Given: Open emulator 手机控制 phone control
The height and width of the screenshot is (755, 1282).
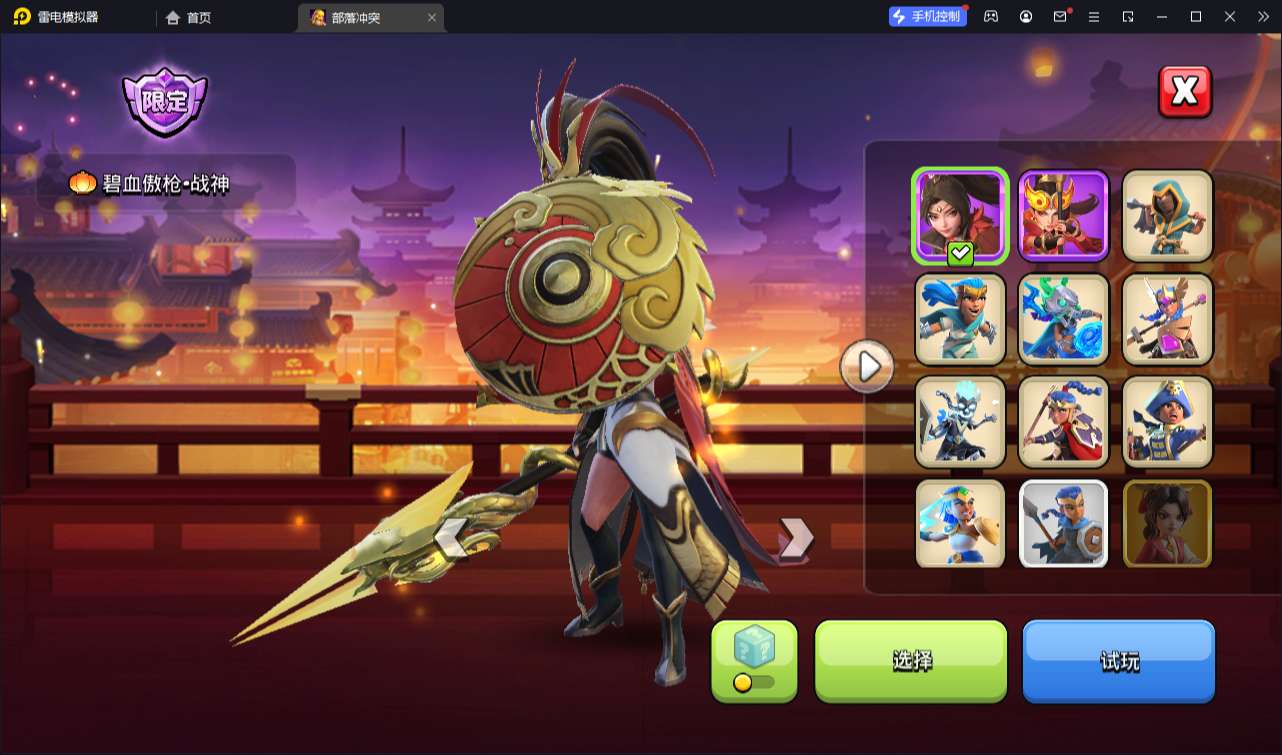Looking at the screenshot, I should [928, 17].
